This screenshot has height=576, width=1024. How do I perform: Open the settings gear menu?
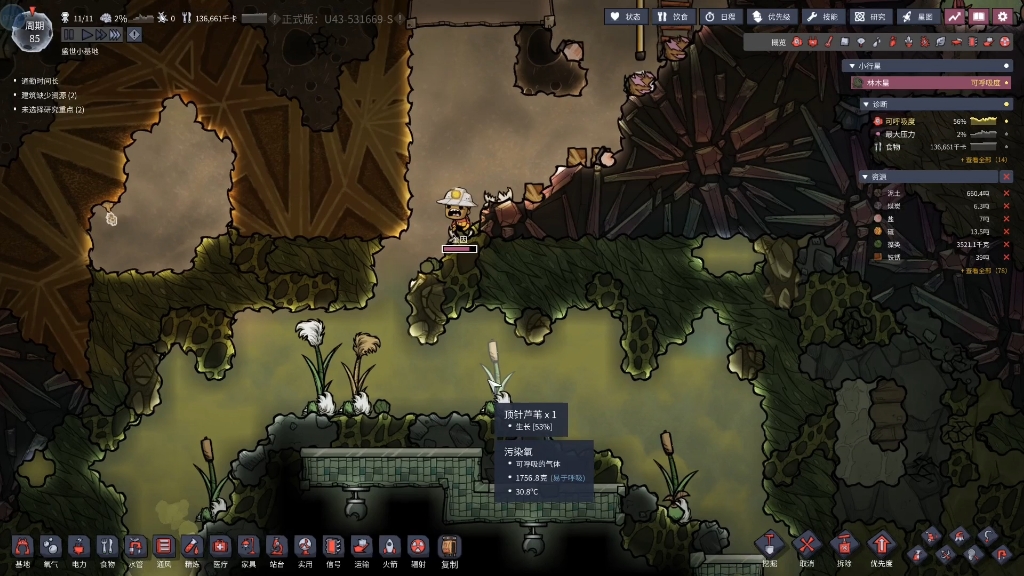pyautogui.click(x=1003, y=16)
